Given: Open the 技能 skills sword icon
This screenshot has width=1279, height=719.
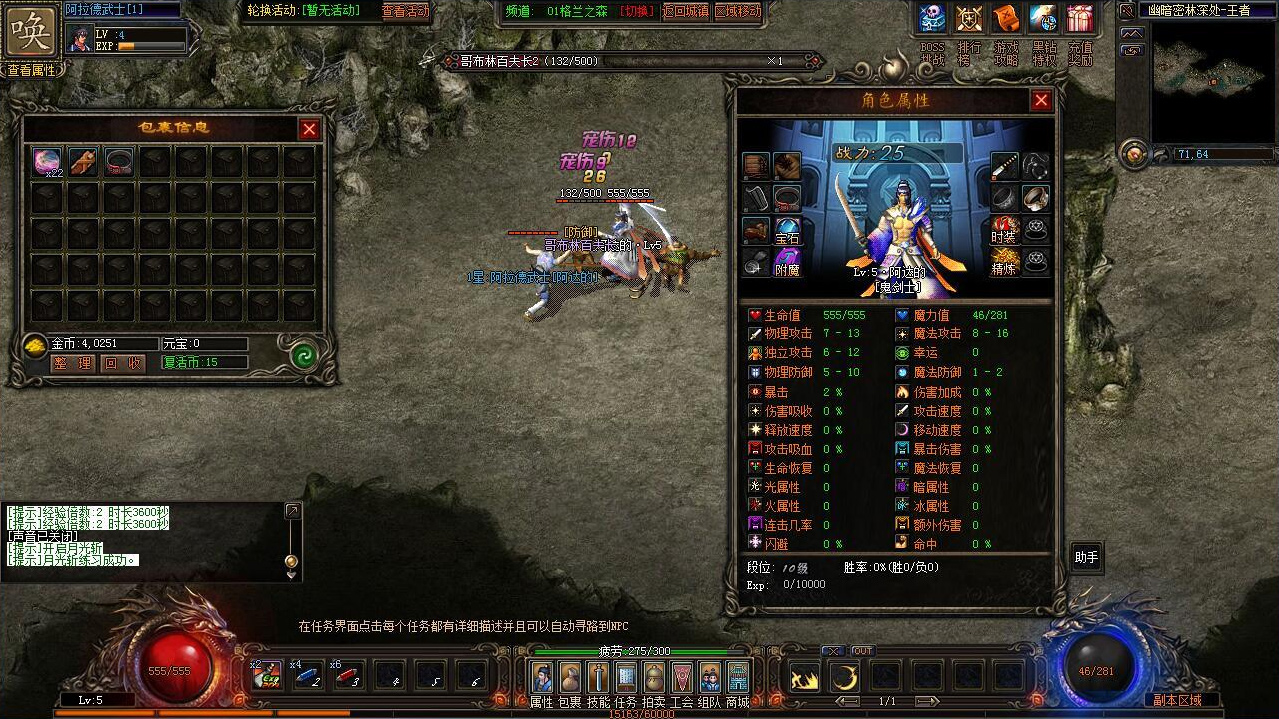Looking at the screenshot, I should (598, 677).
